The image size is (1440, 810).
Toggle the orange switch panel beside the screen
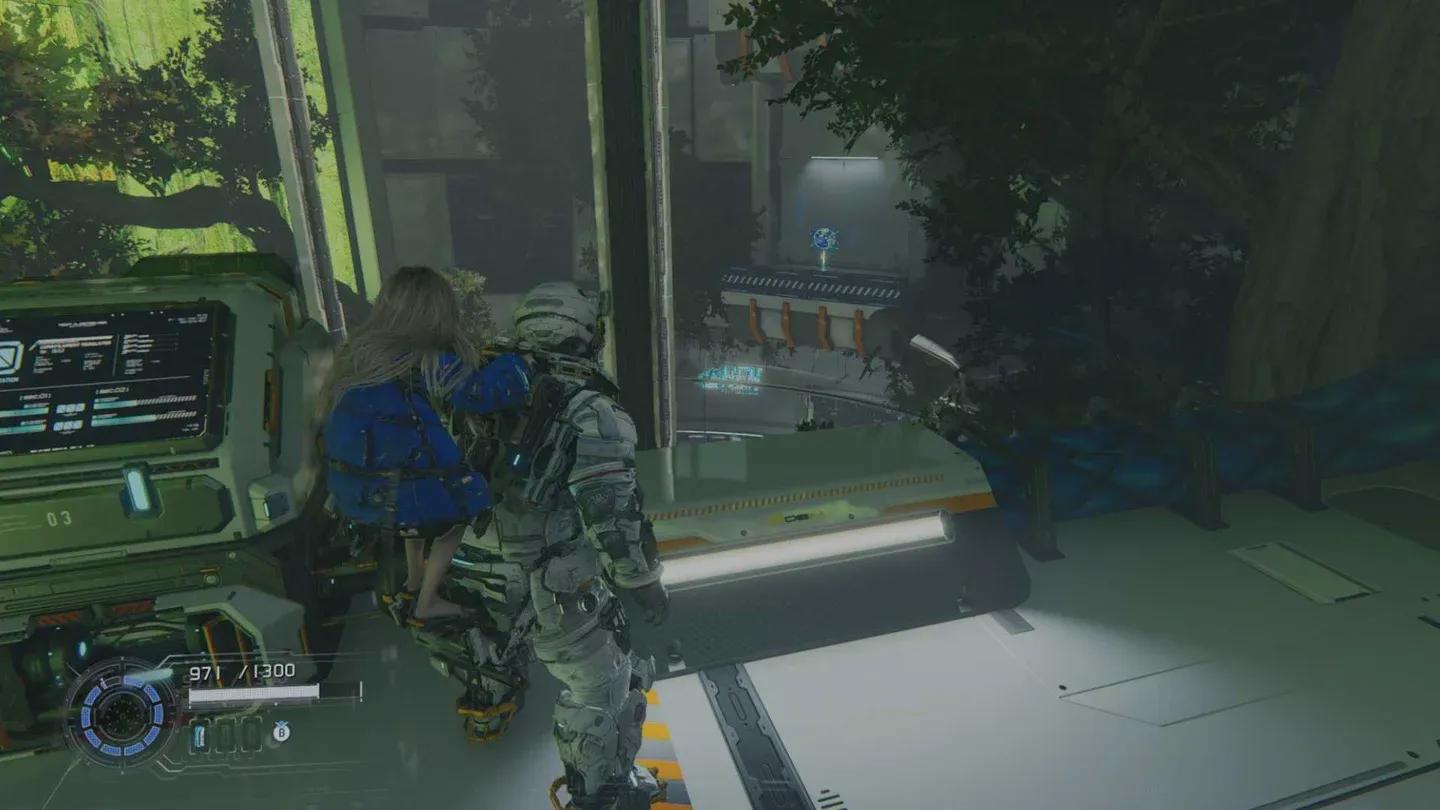coord(270,399)
